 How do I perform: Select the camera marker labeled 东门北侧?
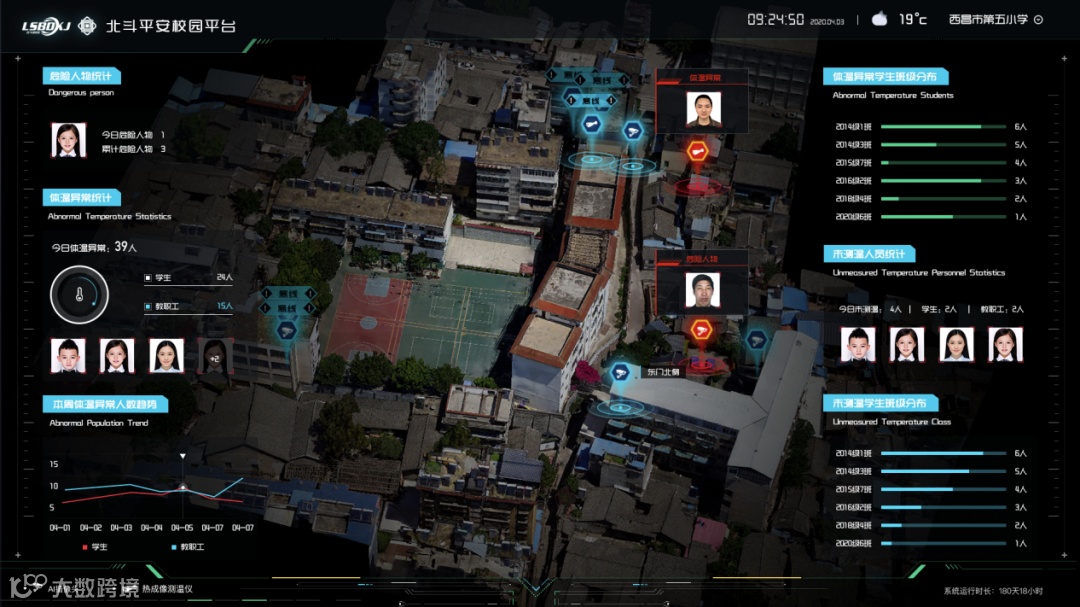coord(620,373)
